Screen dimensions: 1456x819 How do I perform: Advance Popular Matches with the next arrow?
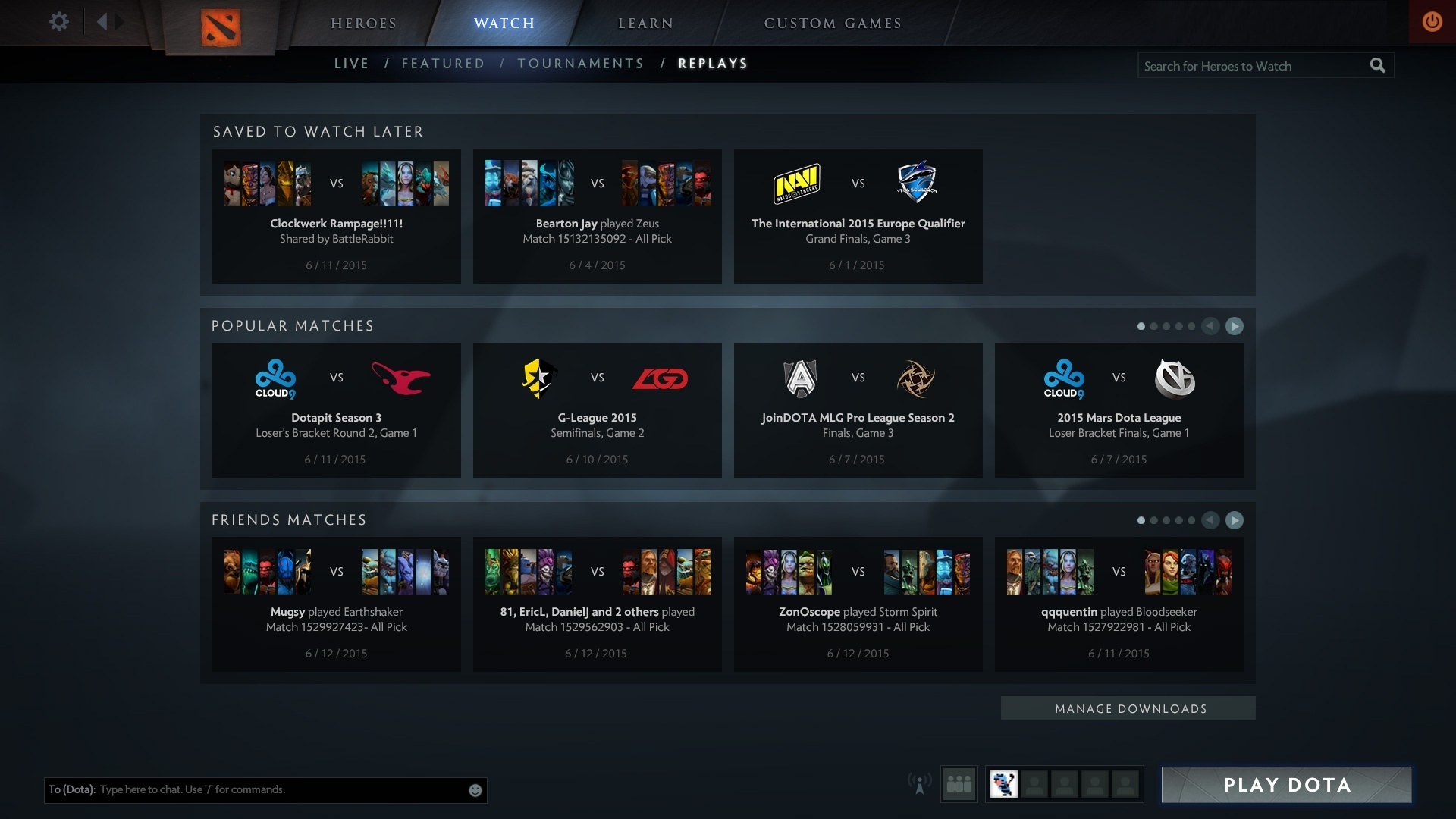coord(1235,326)
